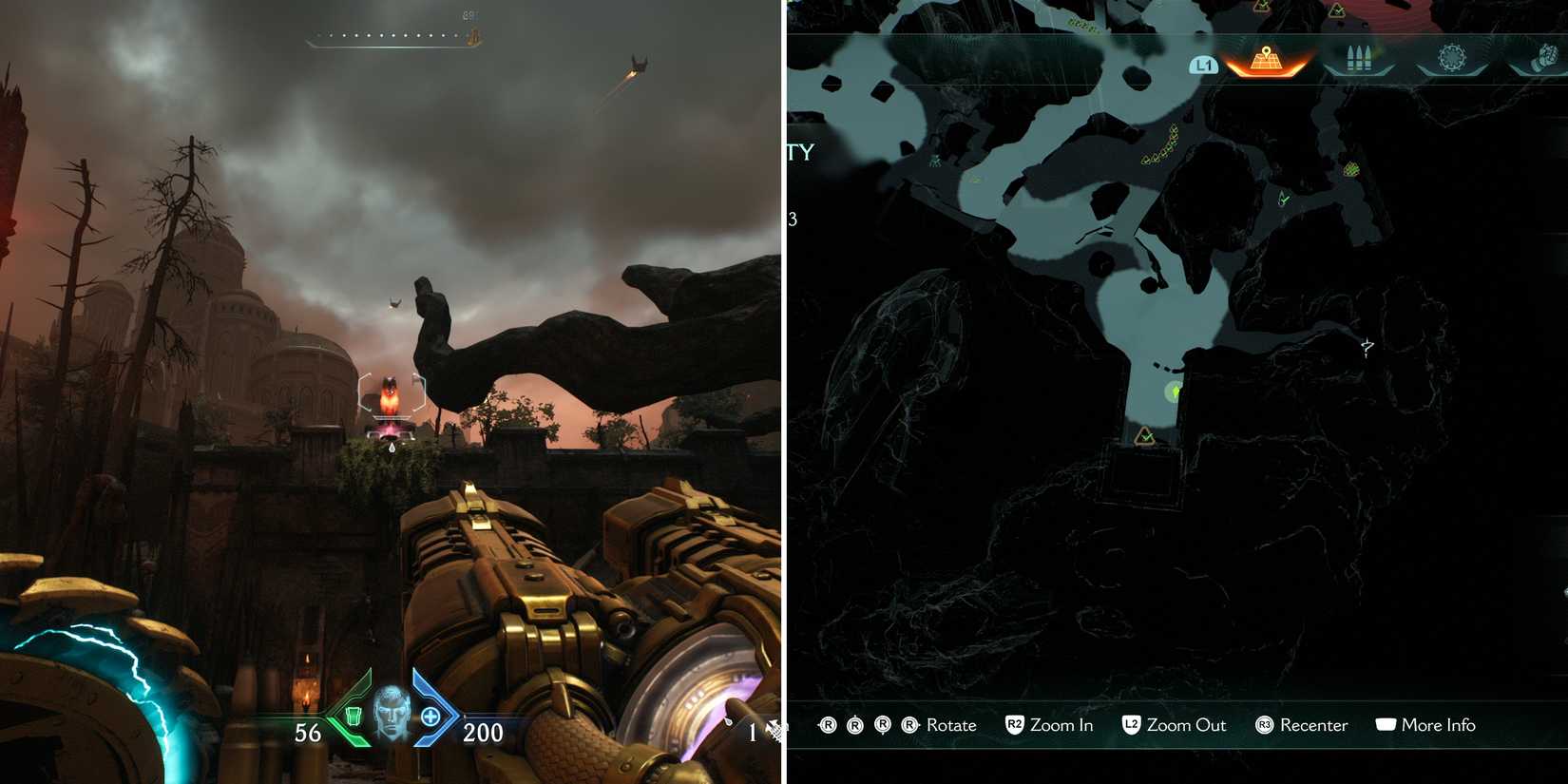Image resolution: width=1568 pixels, height=784 pixels.
Task: Click the gold pile resource marker
Action: point(1350,170)
